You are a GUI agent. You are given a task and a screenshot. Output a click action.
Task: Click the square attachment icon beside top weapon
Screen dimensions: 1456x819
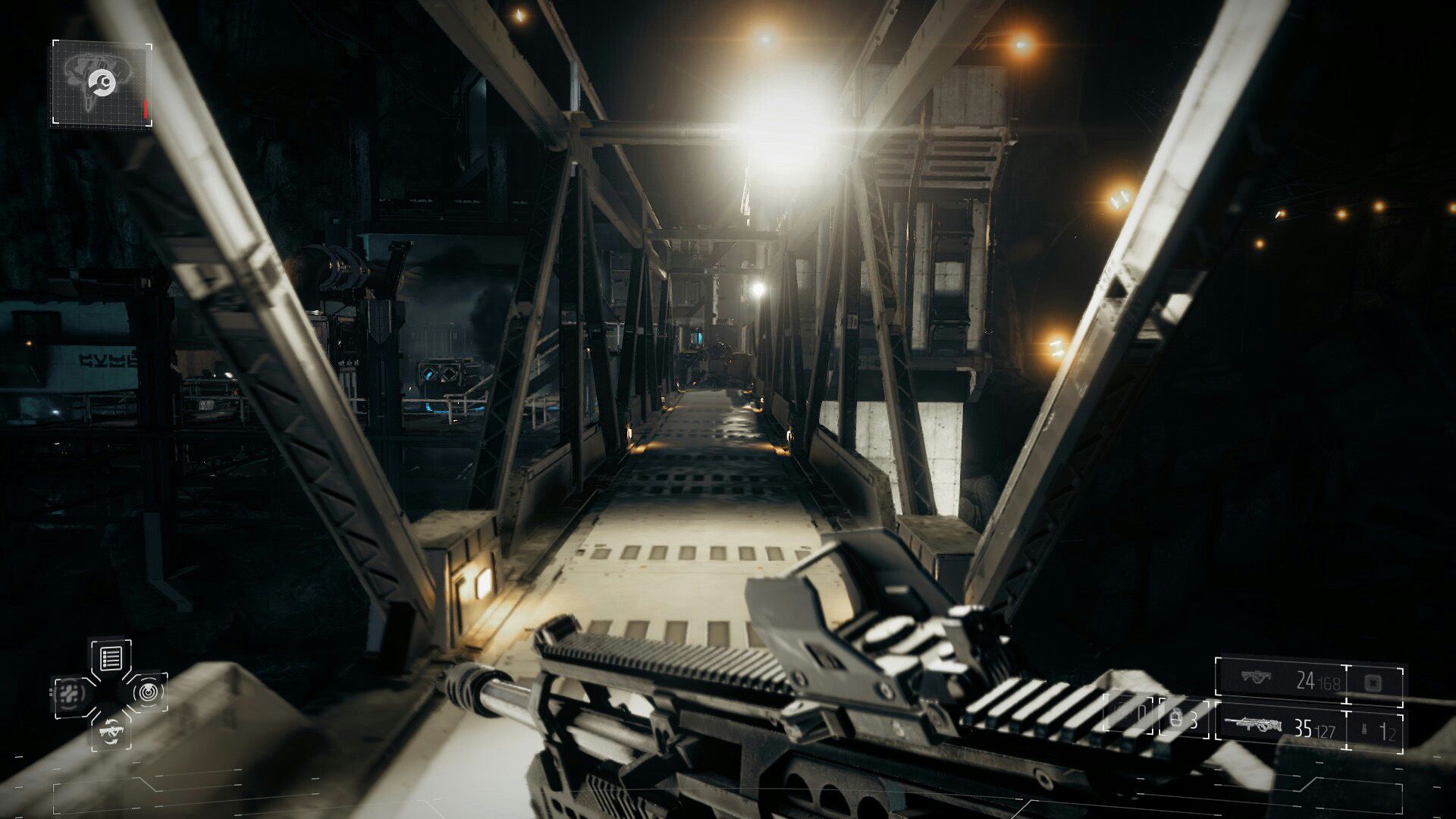(x=1373, y=682)
